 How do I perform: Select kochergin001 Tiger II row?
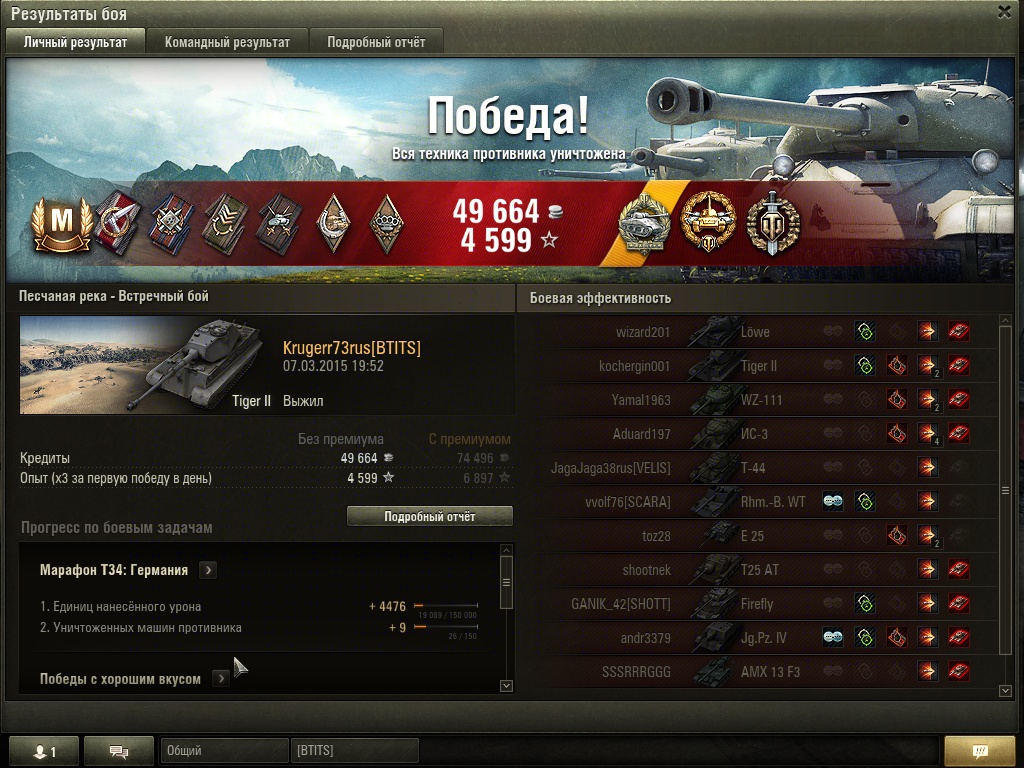click(760, 366)
